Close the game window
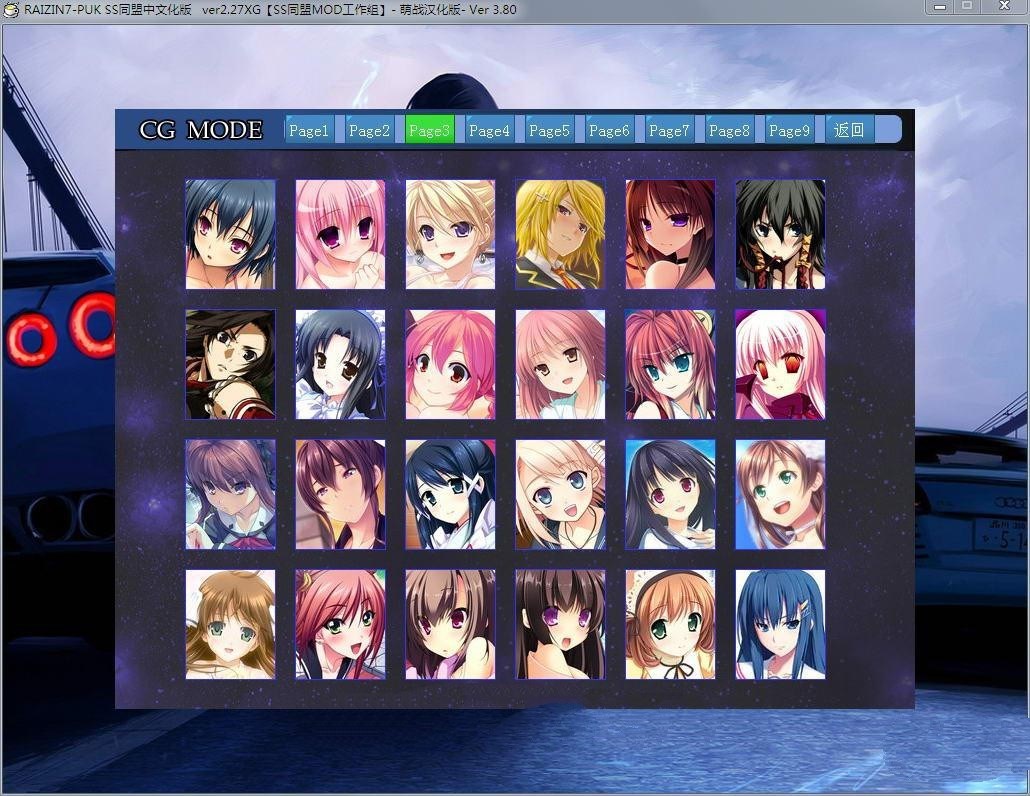The width and height of the screenshot is (1030, 796). pos(1002,7)
